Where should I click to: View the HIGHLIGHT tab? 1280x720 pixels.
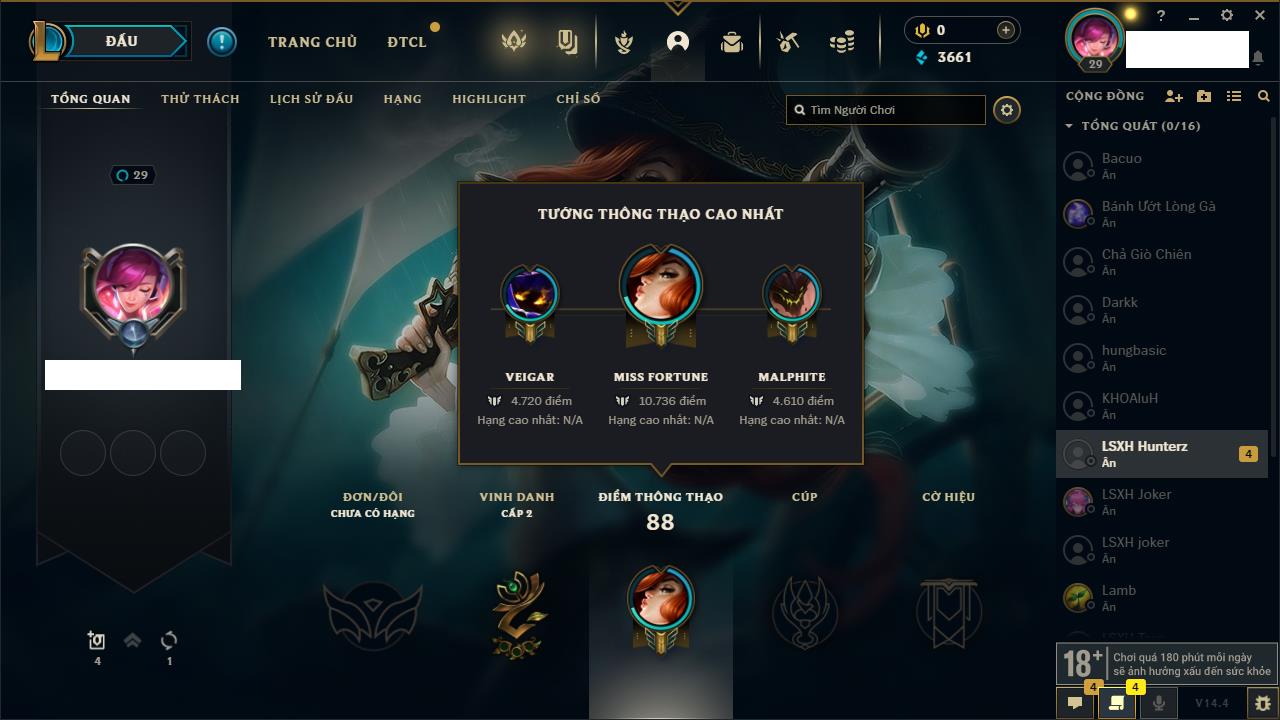(488, 99)
